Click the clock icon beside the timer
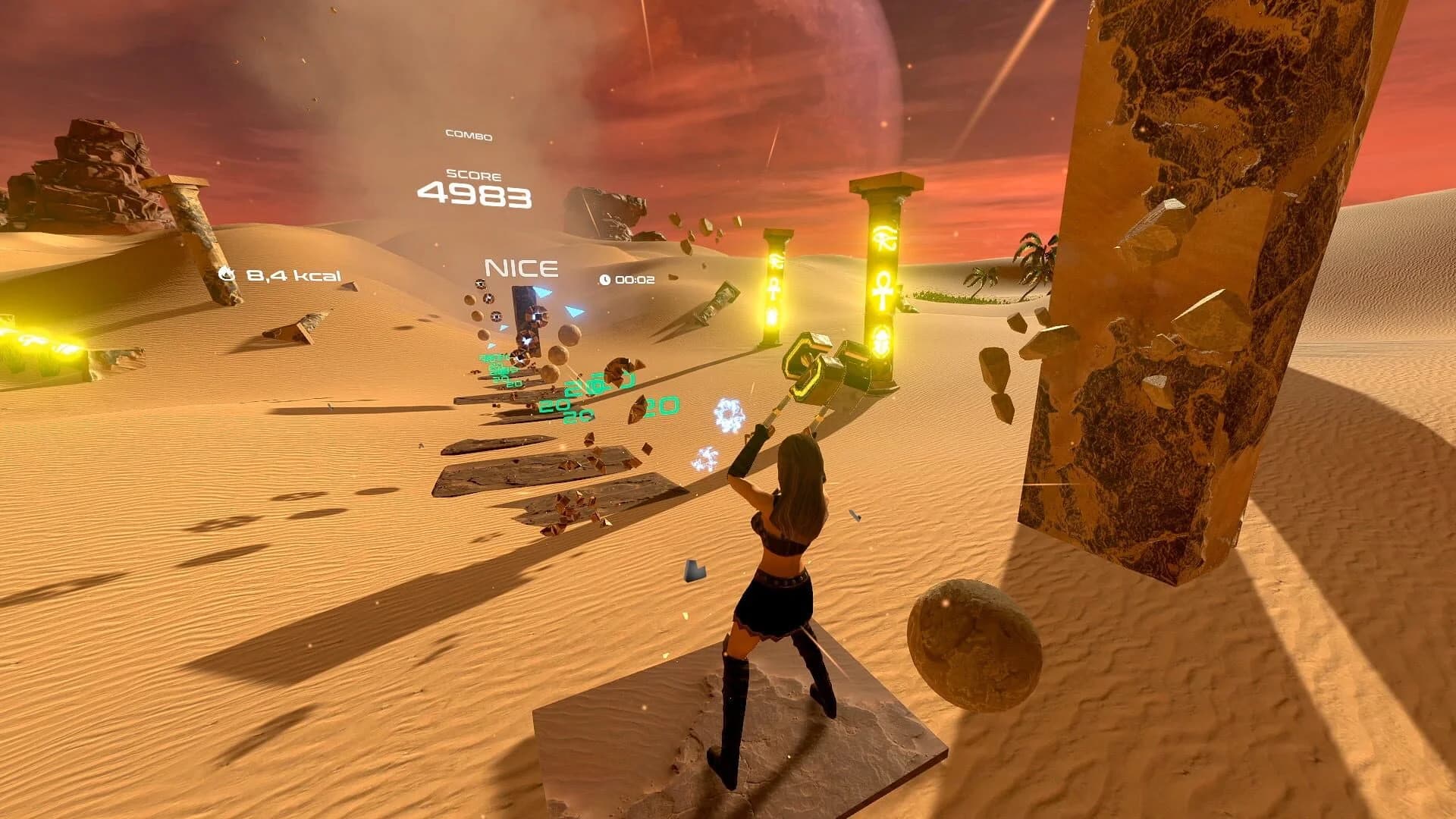Viewport: 1456px width, 819px height. pos(604,280)
